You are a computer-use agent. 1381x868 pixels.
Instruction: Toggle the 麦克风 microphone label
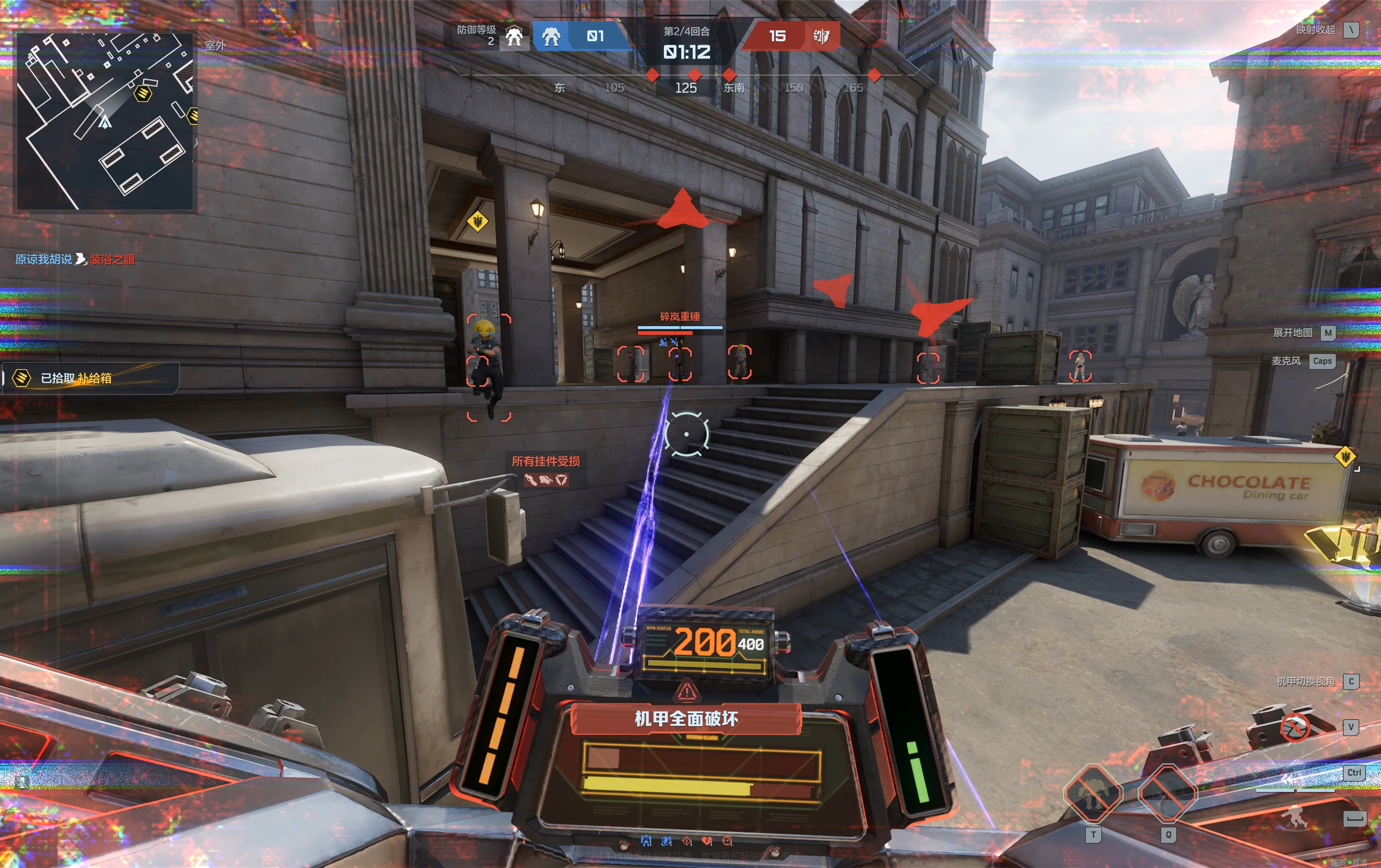pyautogui.click(x=1286, y=361)
